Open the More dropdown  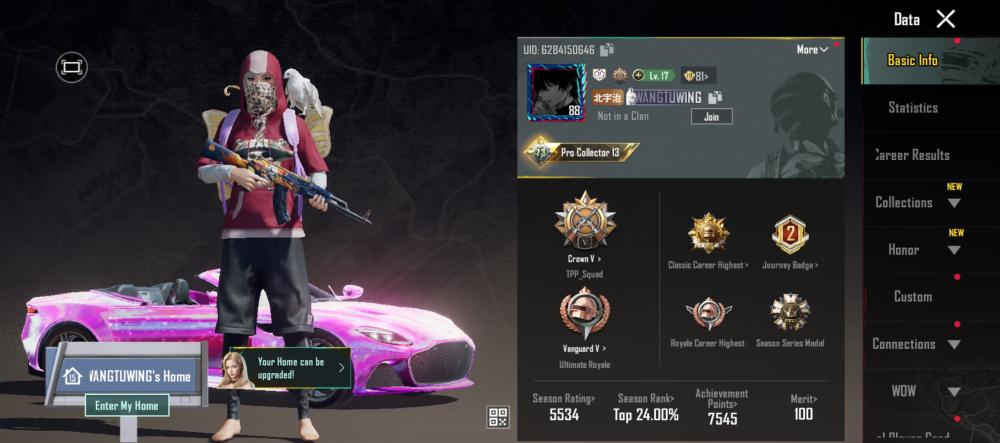coord(812,50)
